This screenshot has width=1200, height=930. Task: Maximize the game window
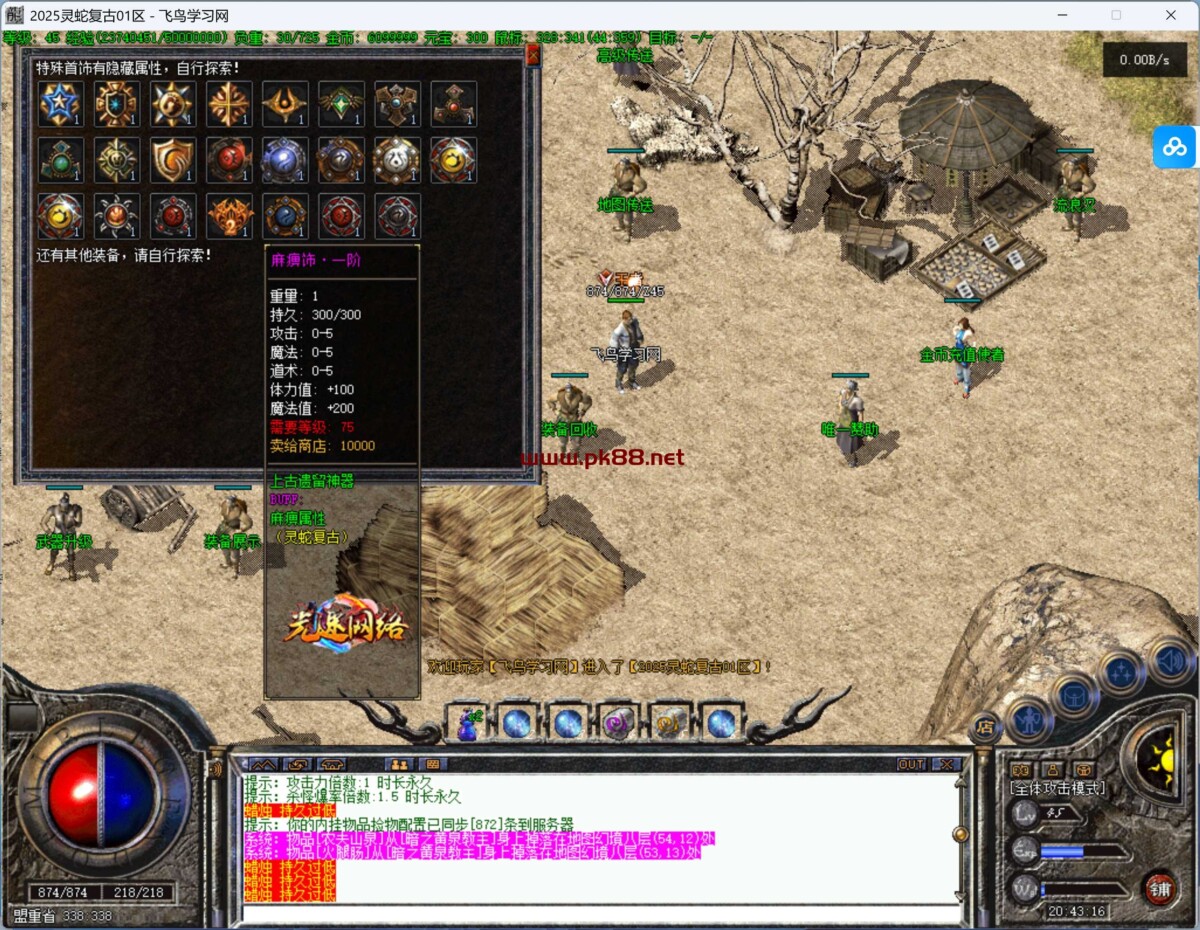[1116, 15]
